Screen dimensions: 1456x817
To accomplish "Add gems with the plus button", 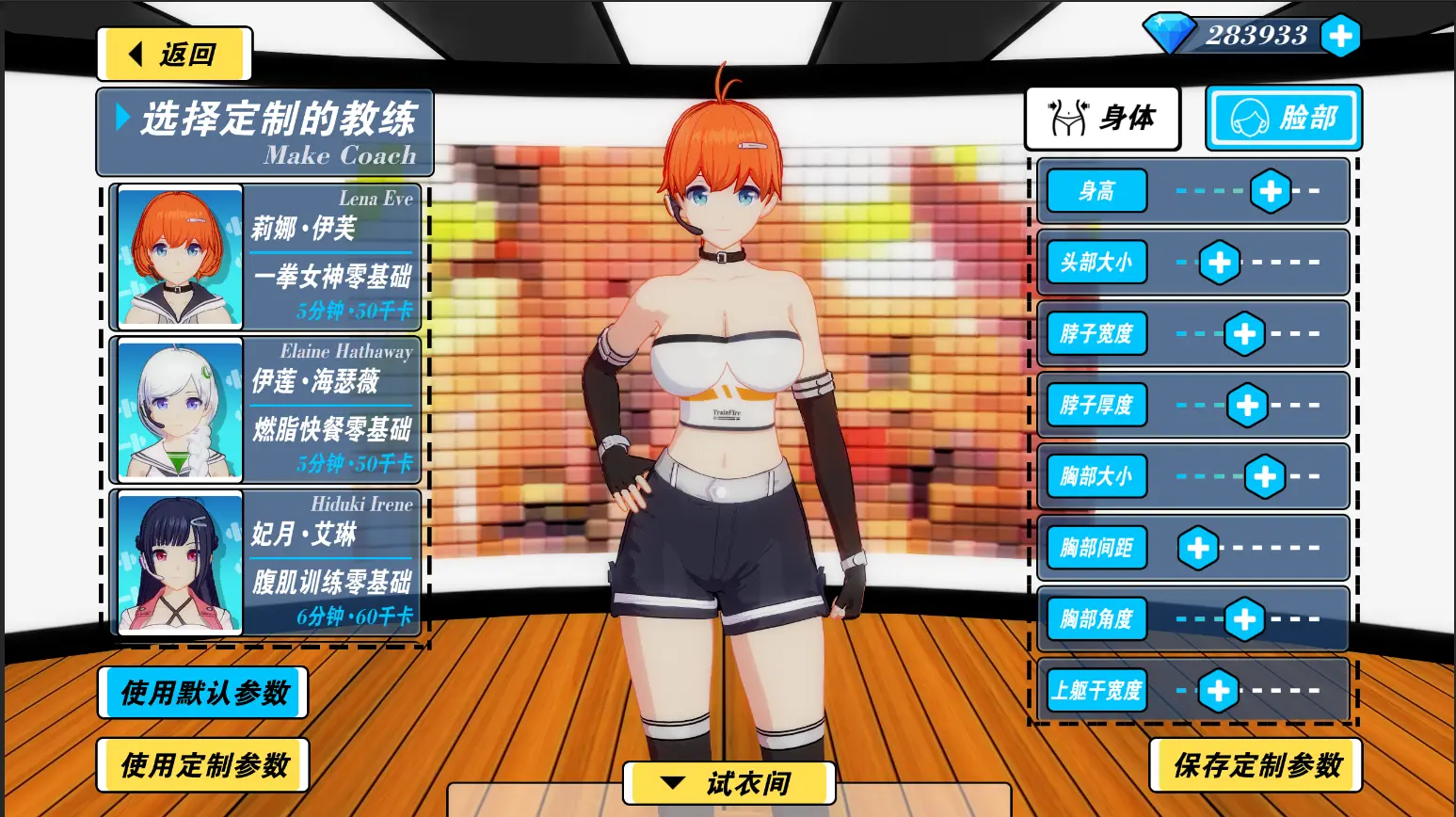I will [x=1340, y=37].
